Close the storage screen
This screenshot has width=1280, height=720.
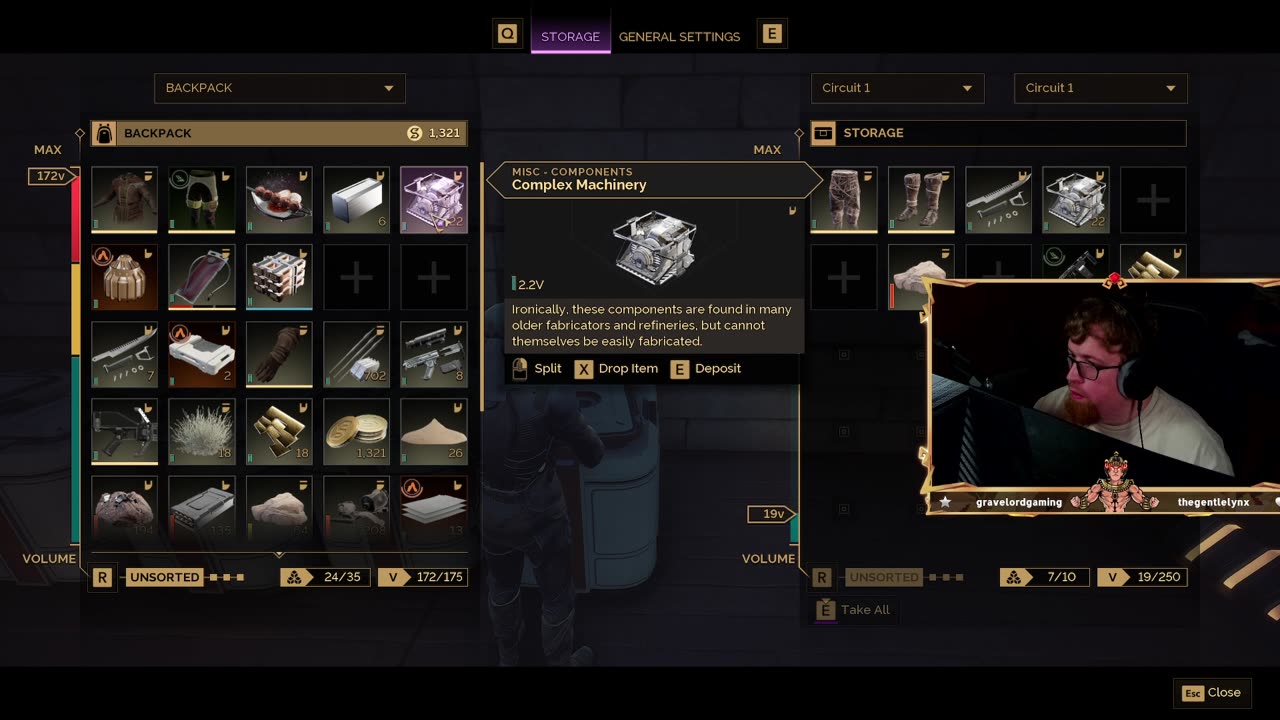pyautogui.click(x=1213, y=692)
